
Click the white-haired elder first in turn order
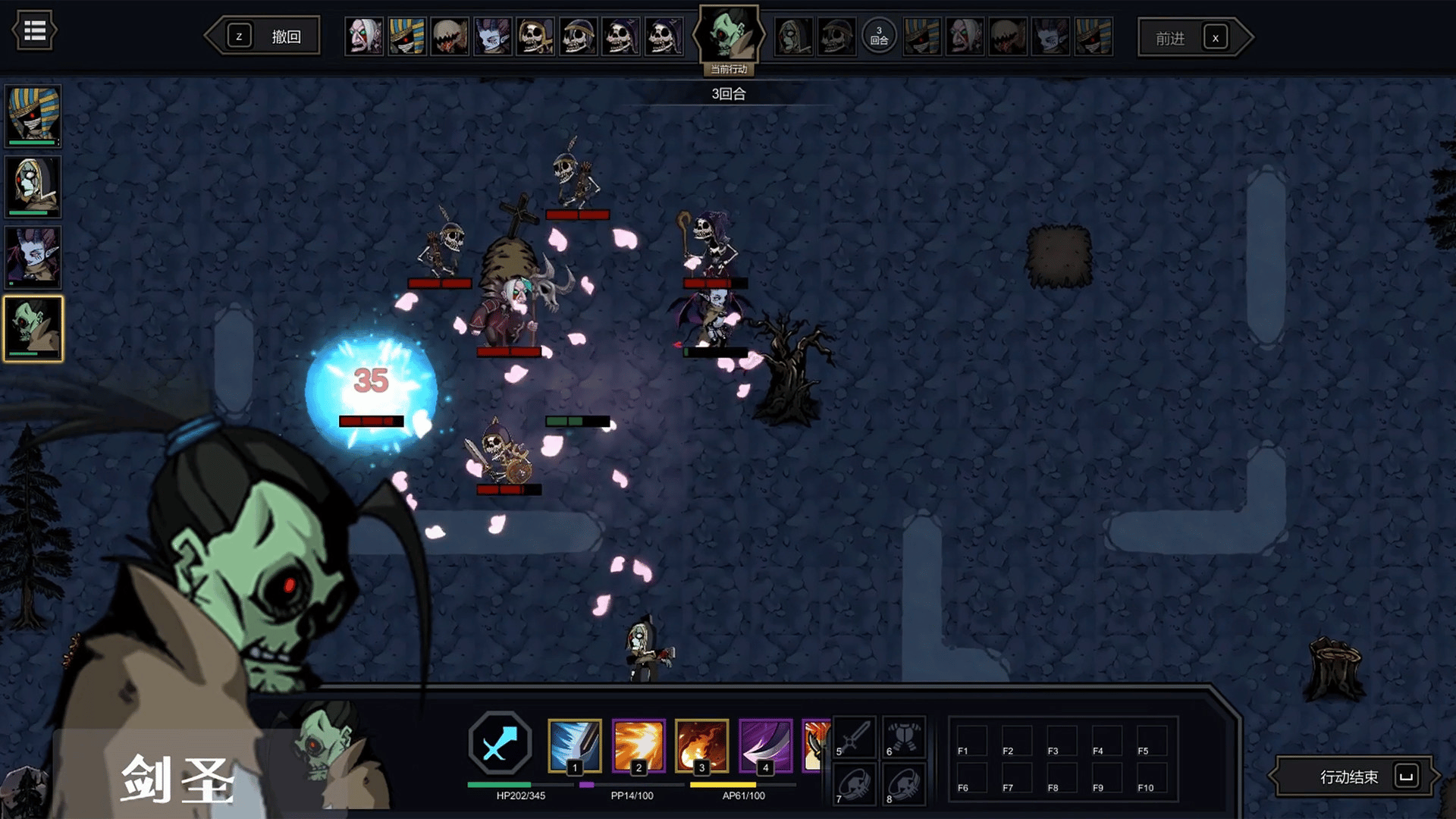[364, 36]
